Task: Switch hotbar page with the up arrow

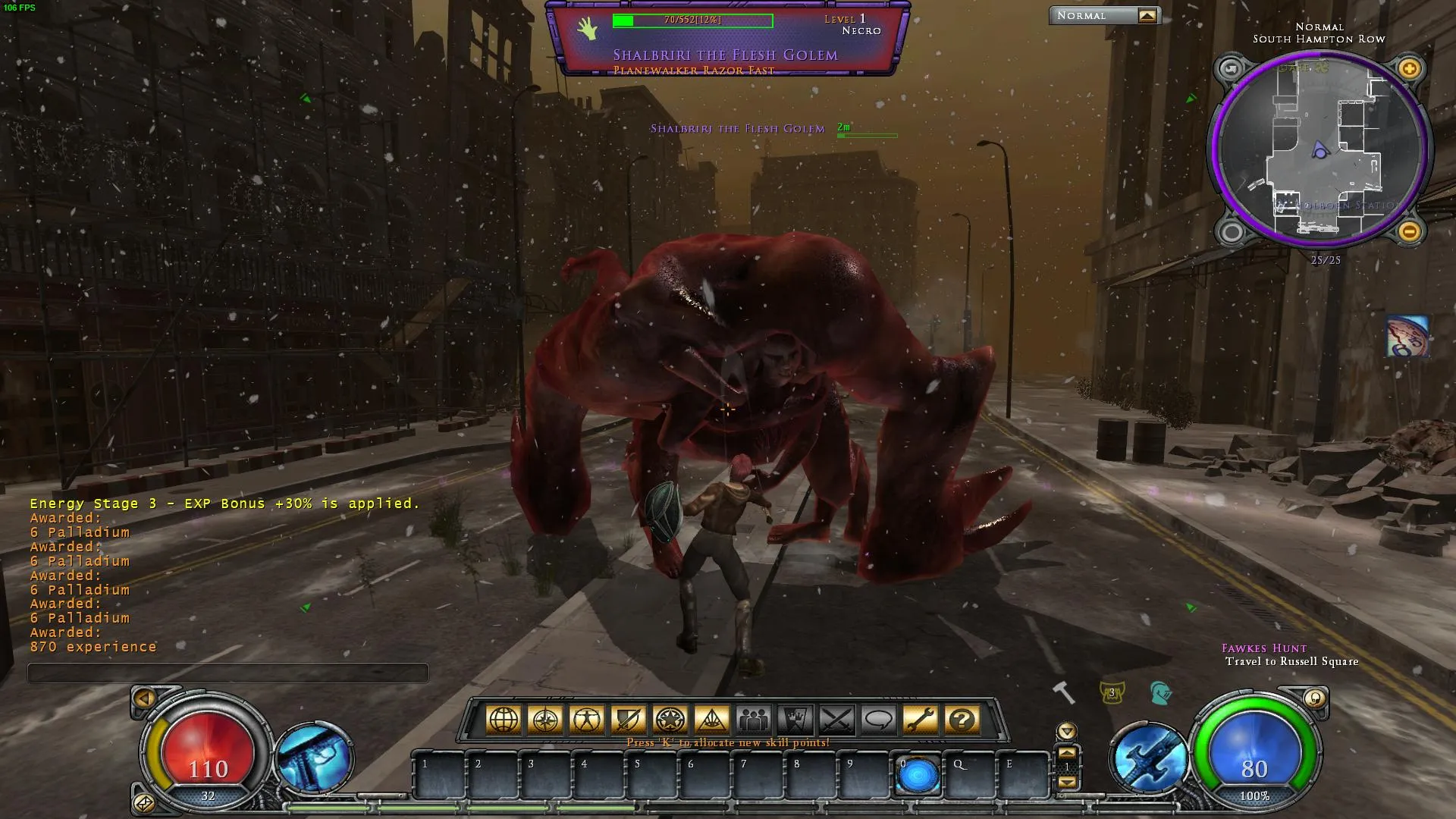Action: tap(1067, 752)
